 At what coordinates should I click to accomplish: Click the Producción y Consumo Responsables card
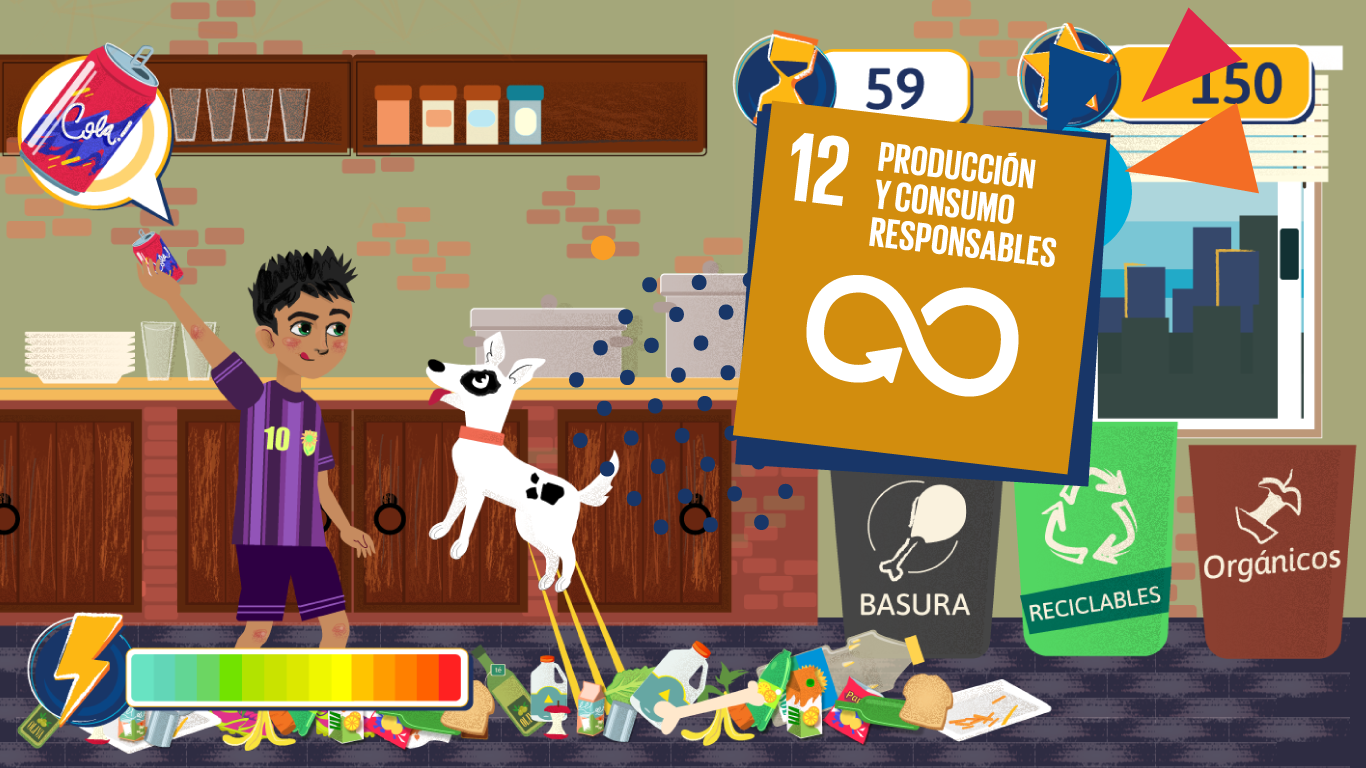click(920, 290)
